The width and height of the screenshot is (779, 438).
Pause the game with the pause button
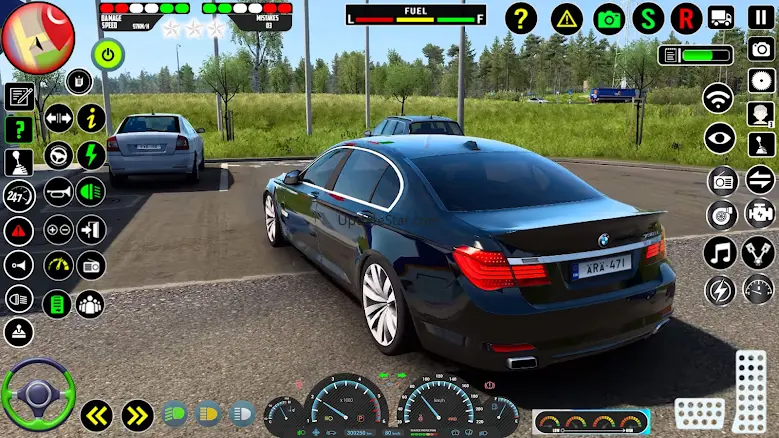point(760,18)
